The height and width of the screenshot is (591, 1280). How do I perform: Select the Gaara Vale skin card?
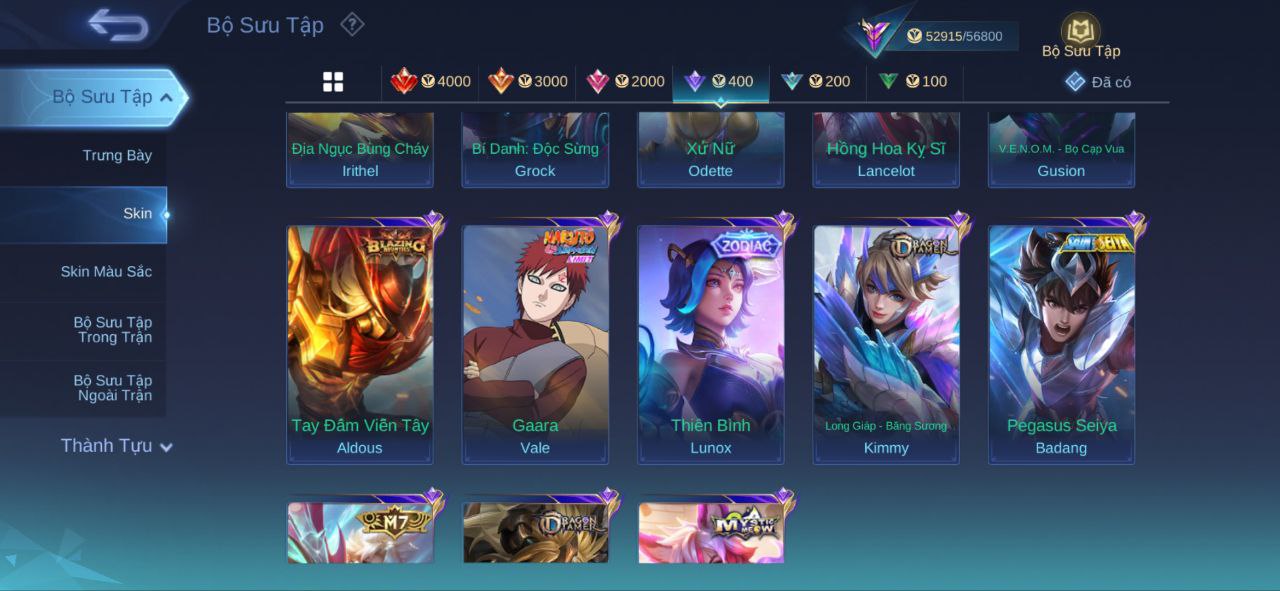point(535,344)
